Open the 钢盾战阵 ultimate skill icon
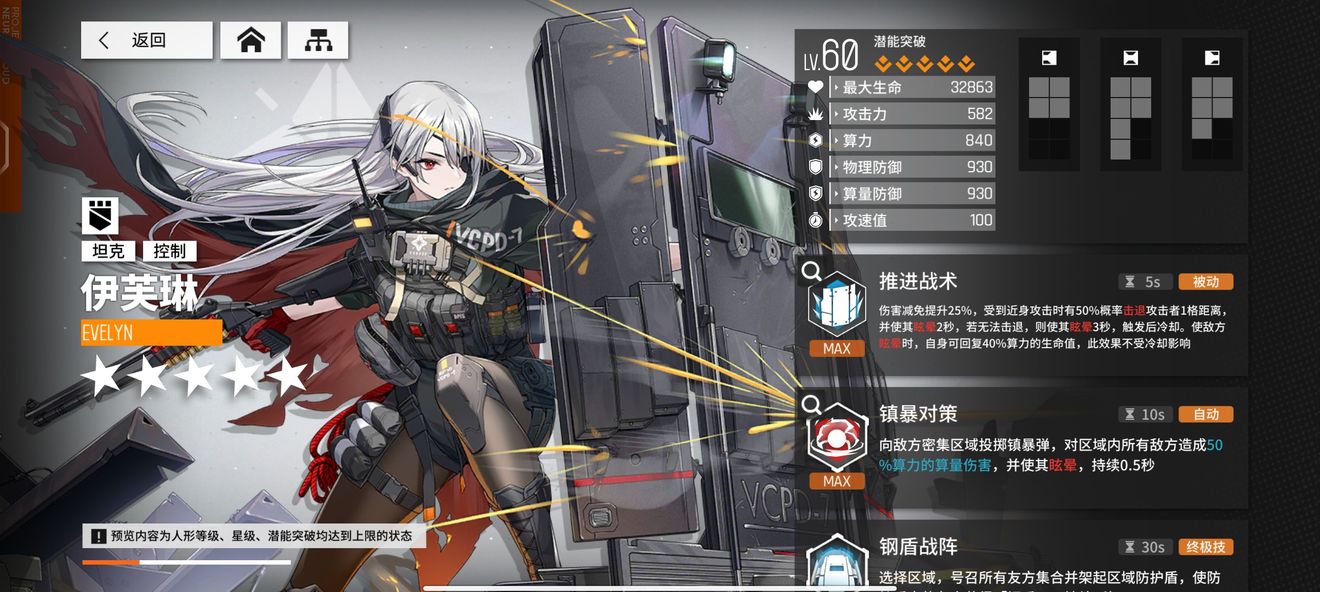The image size is (1320, 592). (836, 562)
